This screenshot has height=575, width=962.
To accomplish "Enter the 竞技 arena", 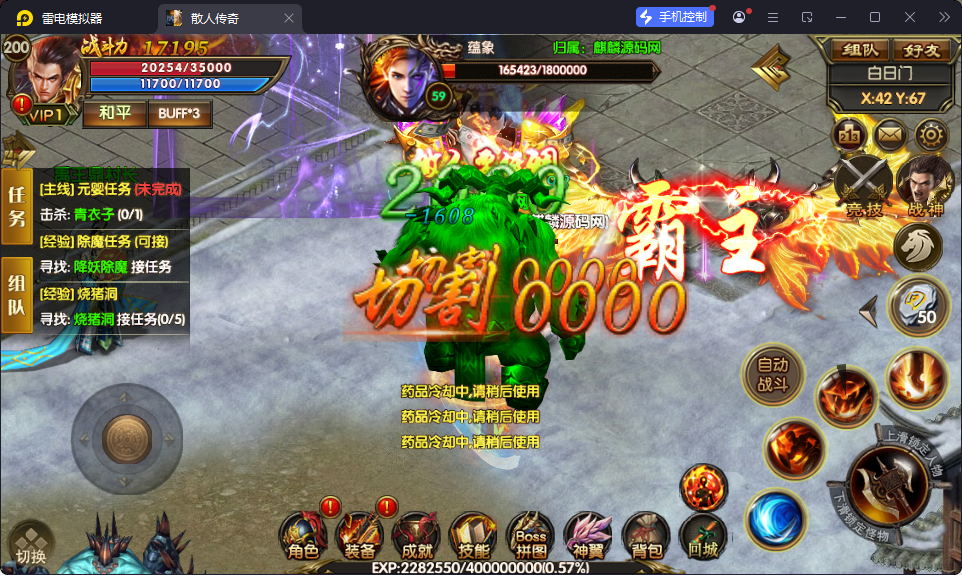I will pos(864,185).
